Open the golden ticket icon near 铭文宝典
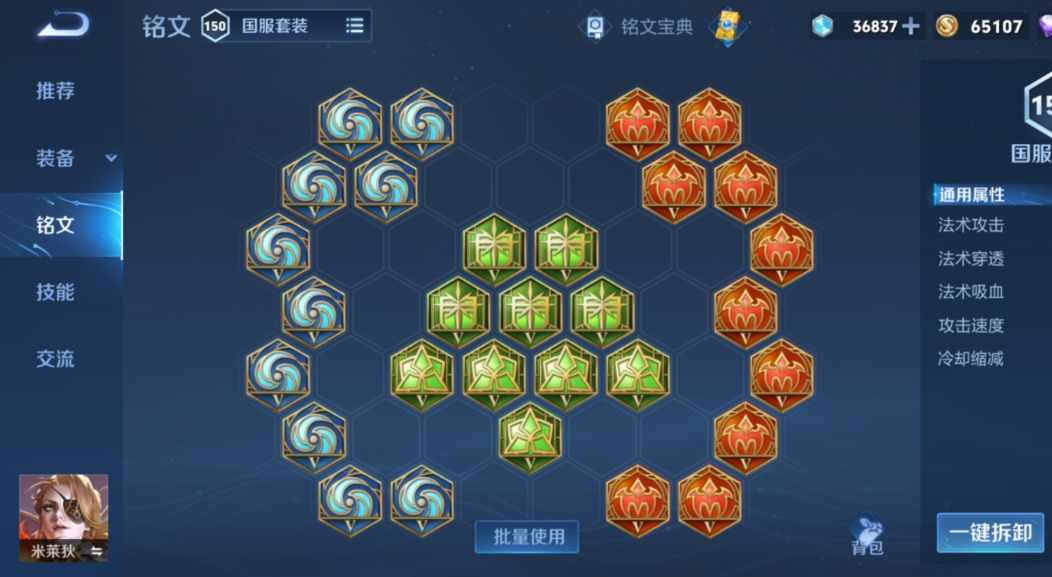 [729, 27]
